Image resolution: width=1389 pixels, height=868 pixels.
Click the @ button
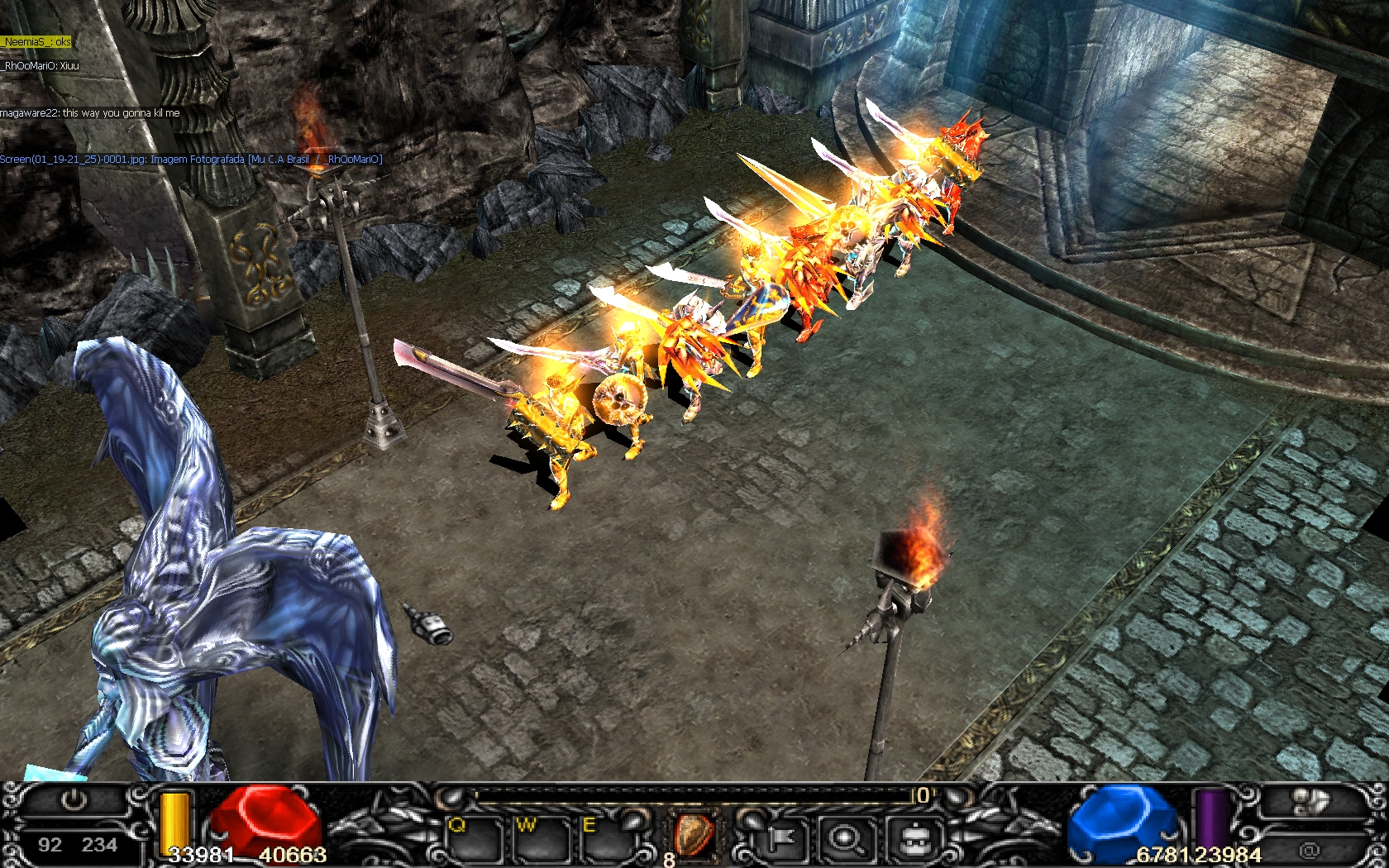point(1309,849)
